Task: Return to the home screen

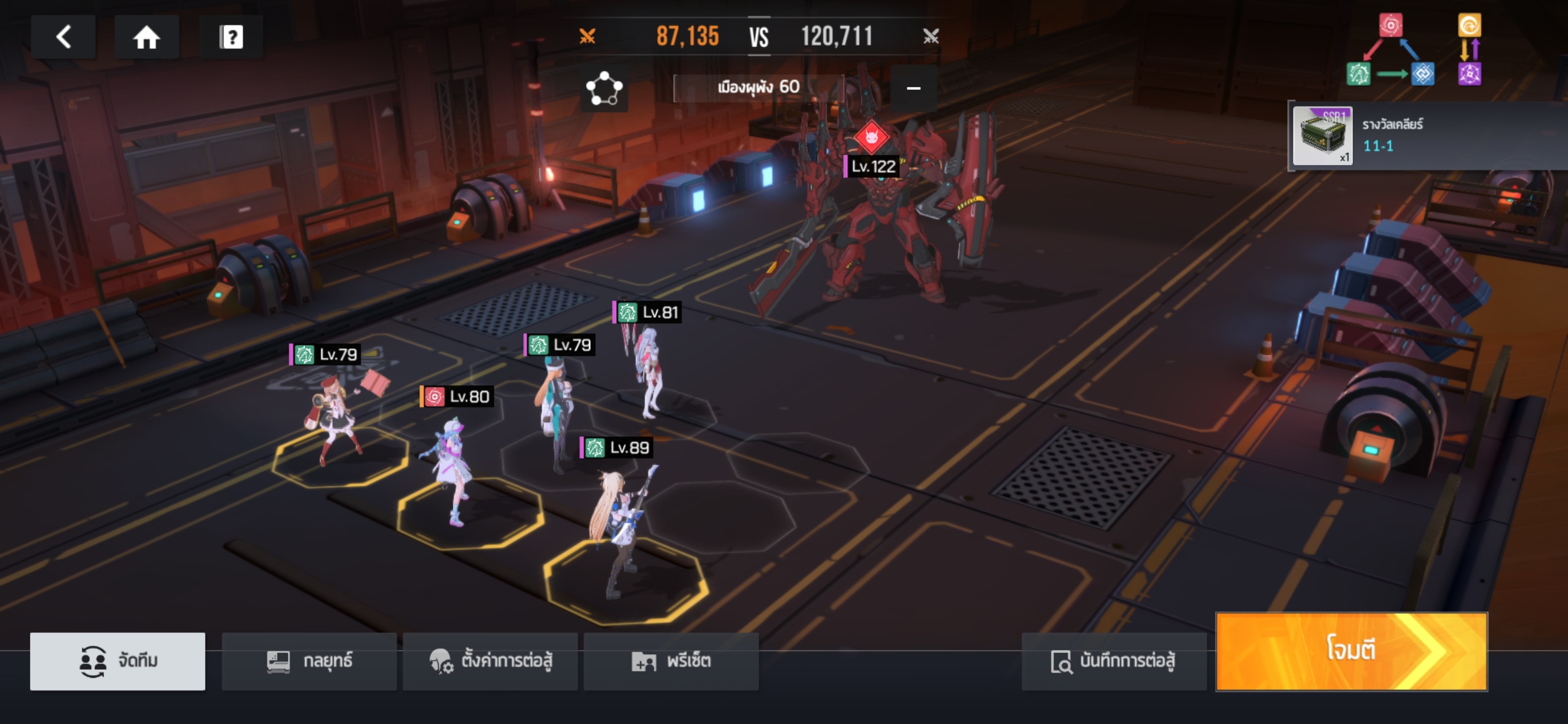Action: coord(146,37)
